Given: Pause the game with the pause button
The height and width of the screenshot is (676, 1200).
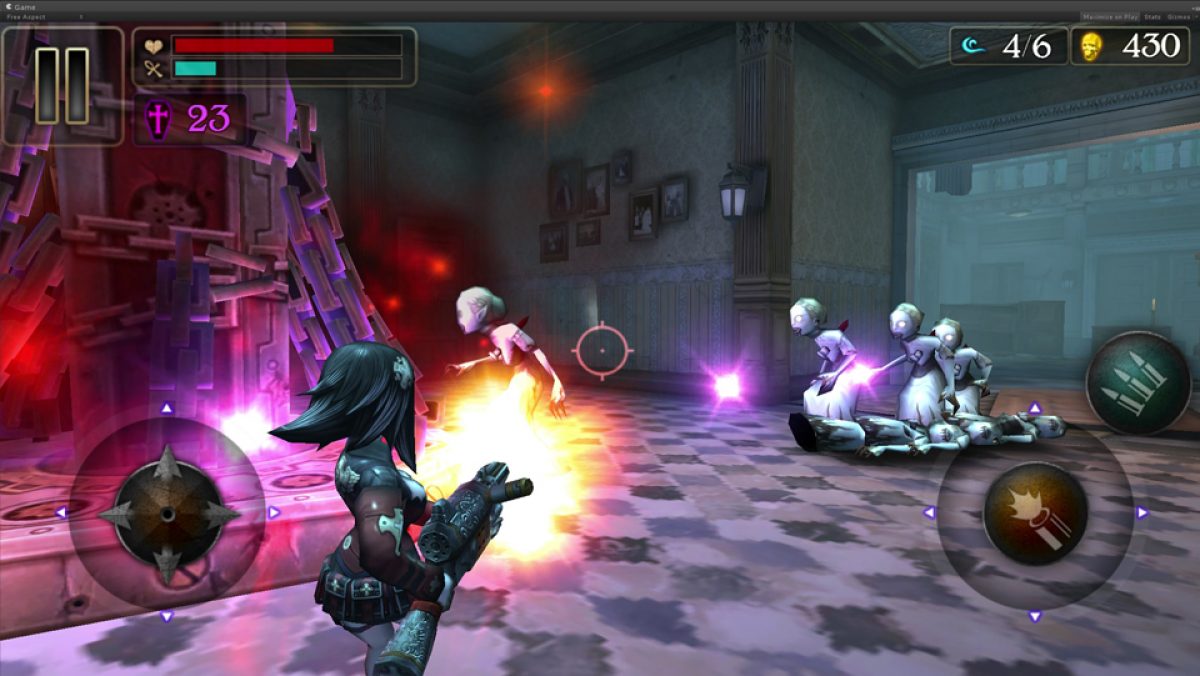Looking at the screenshot, I should click(x=62, y=86).
